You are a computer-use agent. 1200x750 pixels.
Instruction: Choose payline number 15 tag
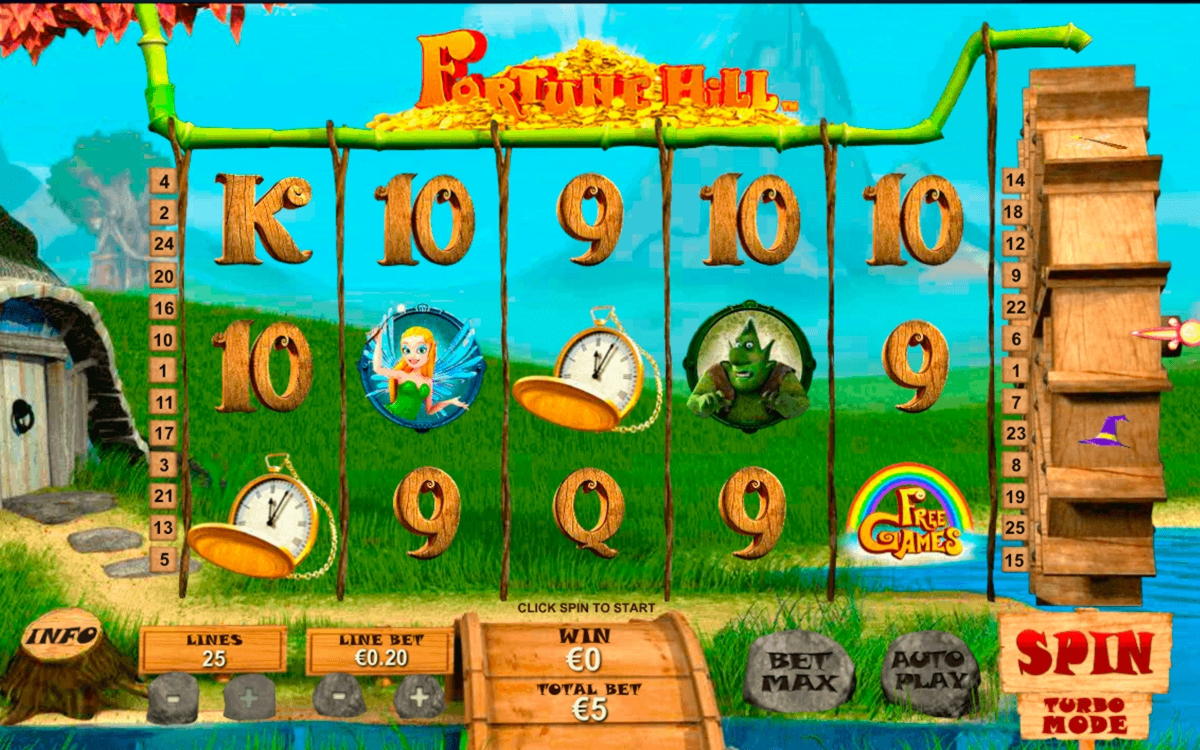point(1015,559)
